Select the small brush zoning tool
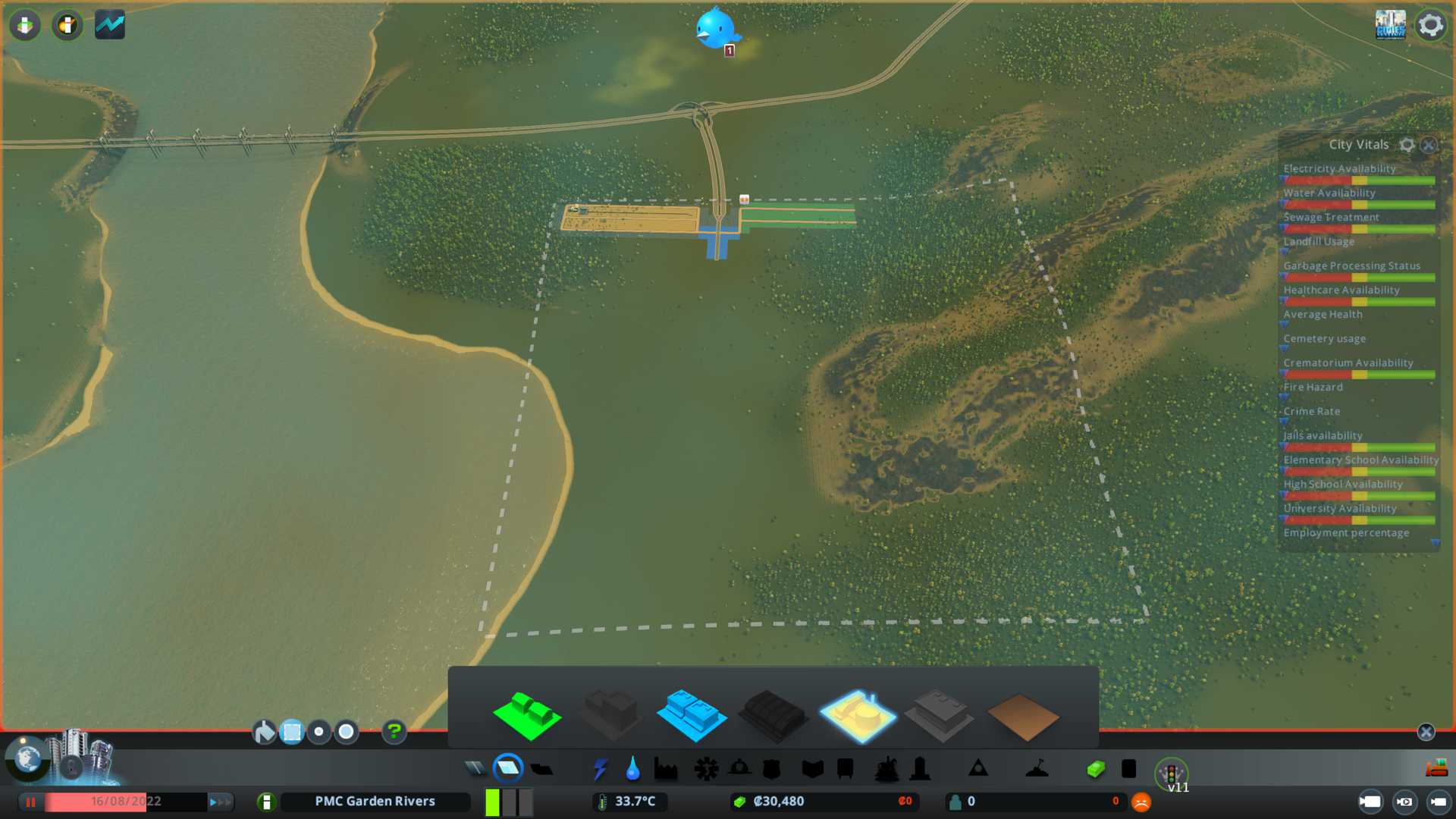The image size is (1456, 819). [319, 732]
